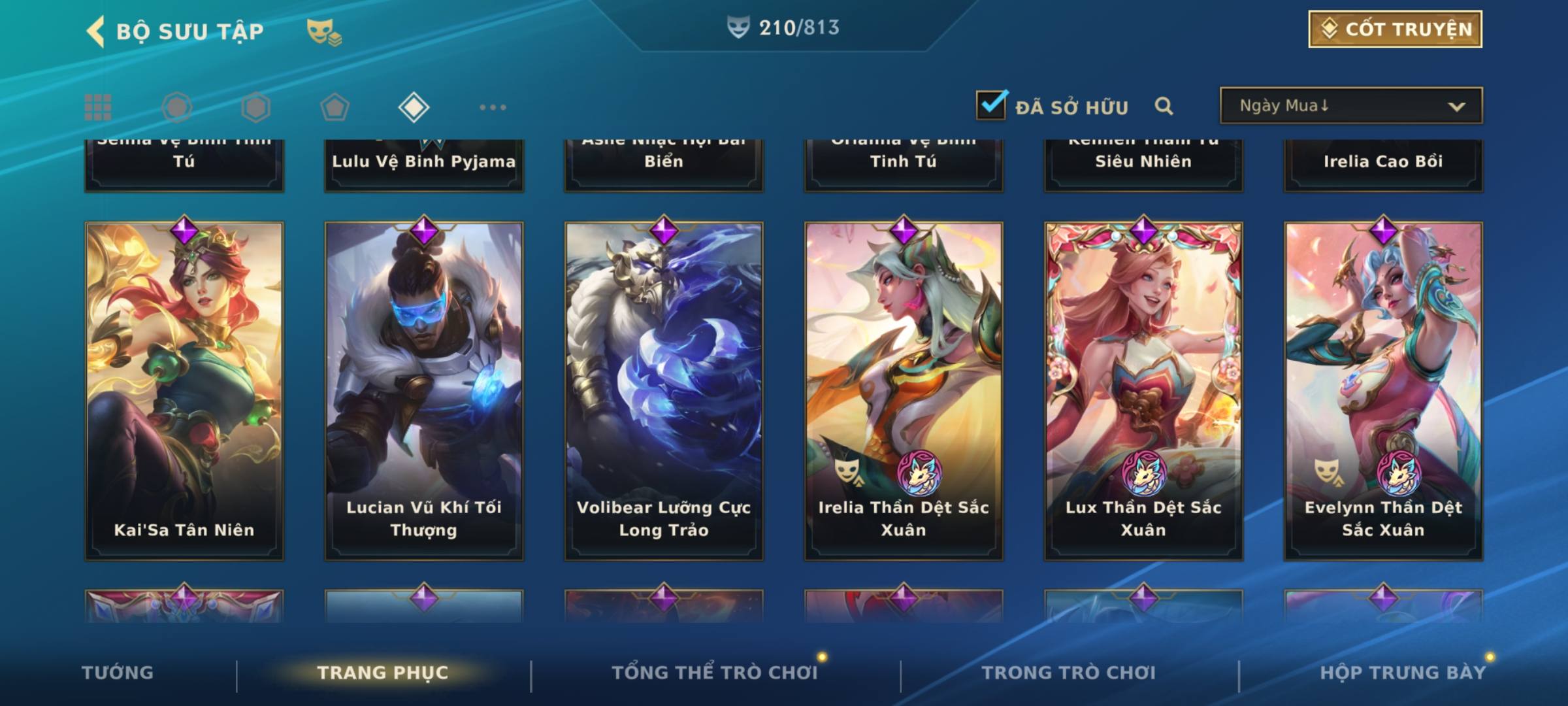Show more filters via three dots
Viewport: 1568px width, 706px height.
(x=493, y=107)
